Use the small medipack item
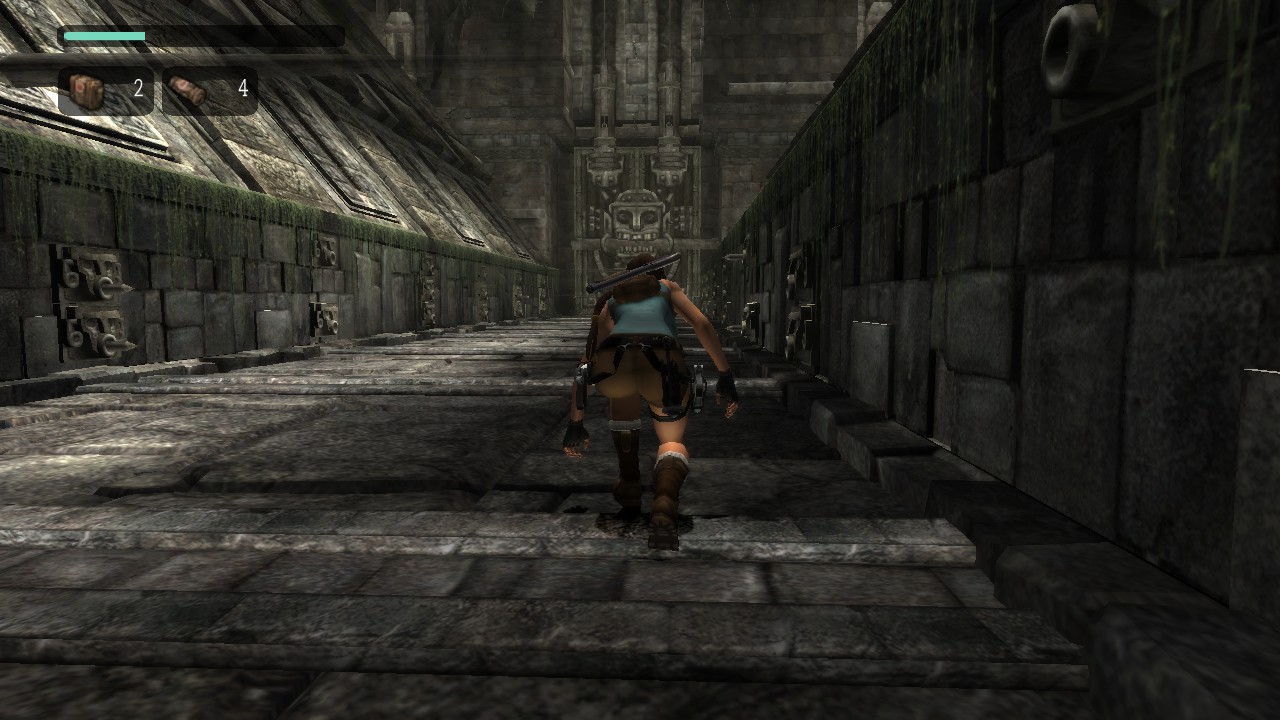The height and width of the screenshot is (720, 1280). point(209,91)
